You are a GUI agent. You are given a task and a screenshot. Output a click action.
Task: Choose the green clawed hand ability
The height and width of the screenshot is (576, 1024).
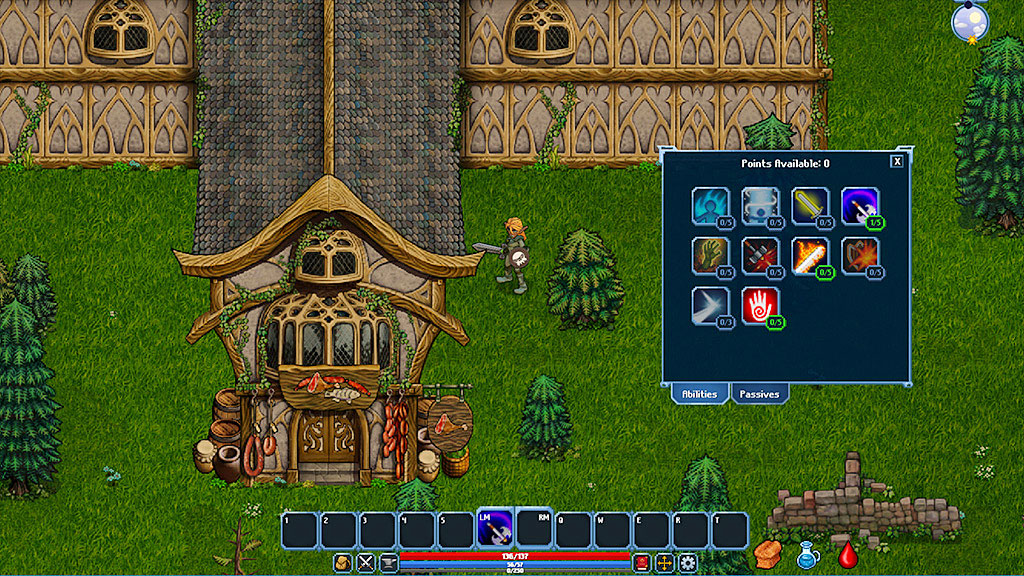click(x=709, y=255)
